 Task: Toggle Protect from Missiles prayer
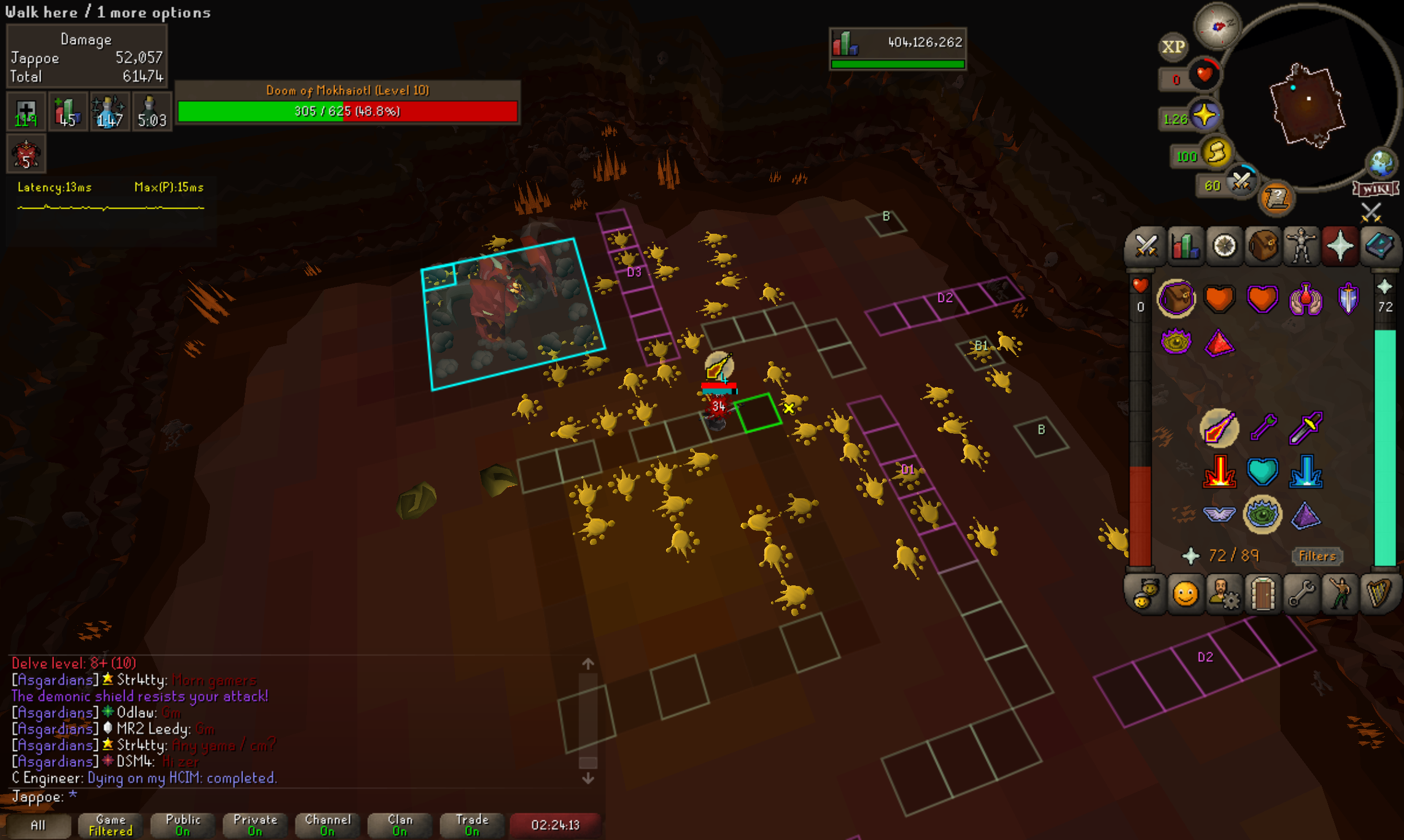click(1263, 428)
